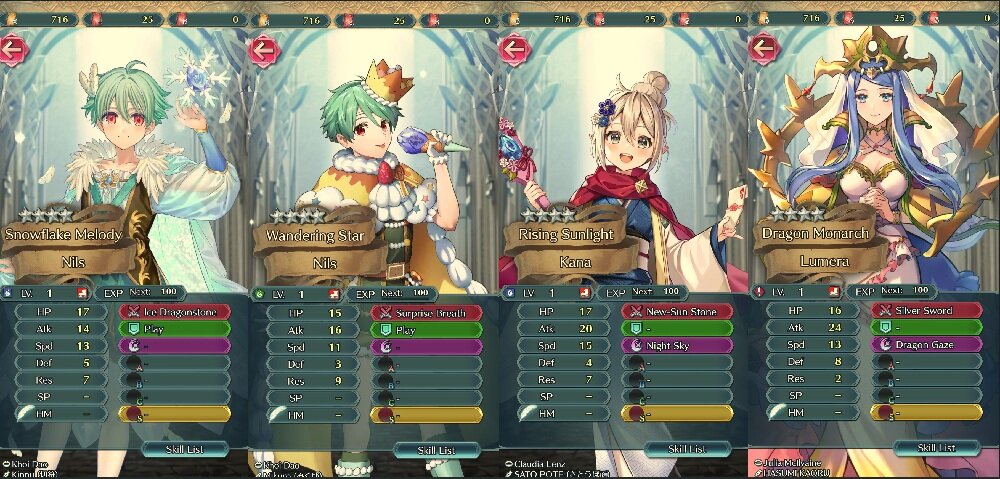
Task: Choose Play assist under Surprise Breath
Action: 426,329
